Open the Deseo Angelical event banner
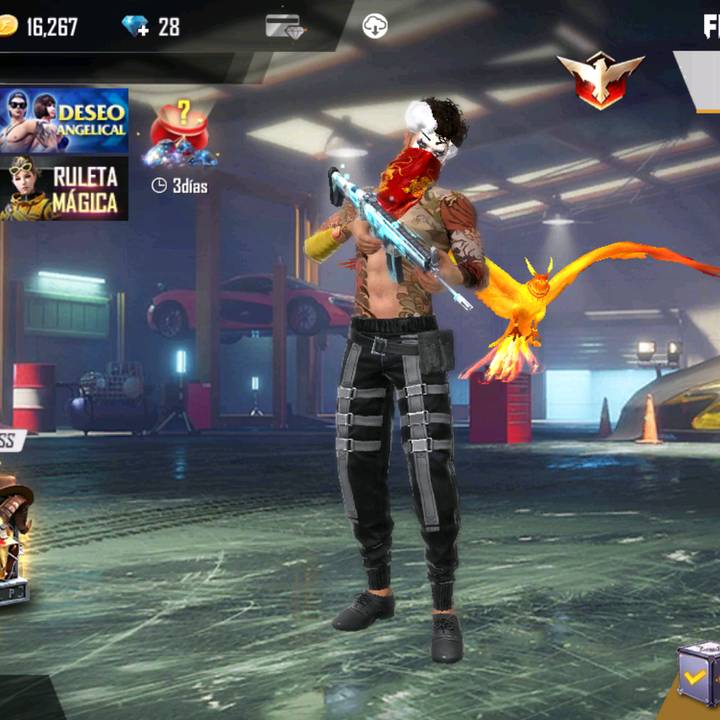The width and height of the screenshot is (720, 720). [64, 120]
